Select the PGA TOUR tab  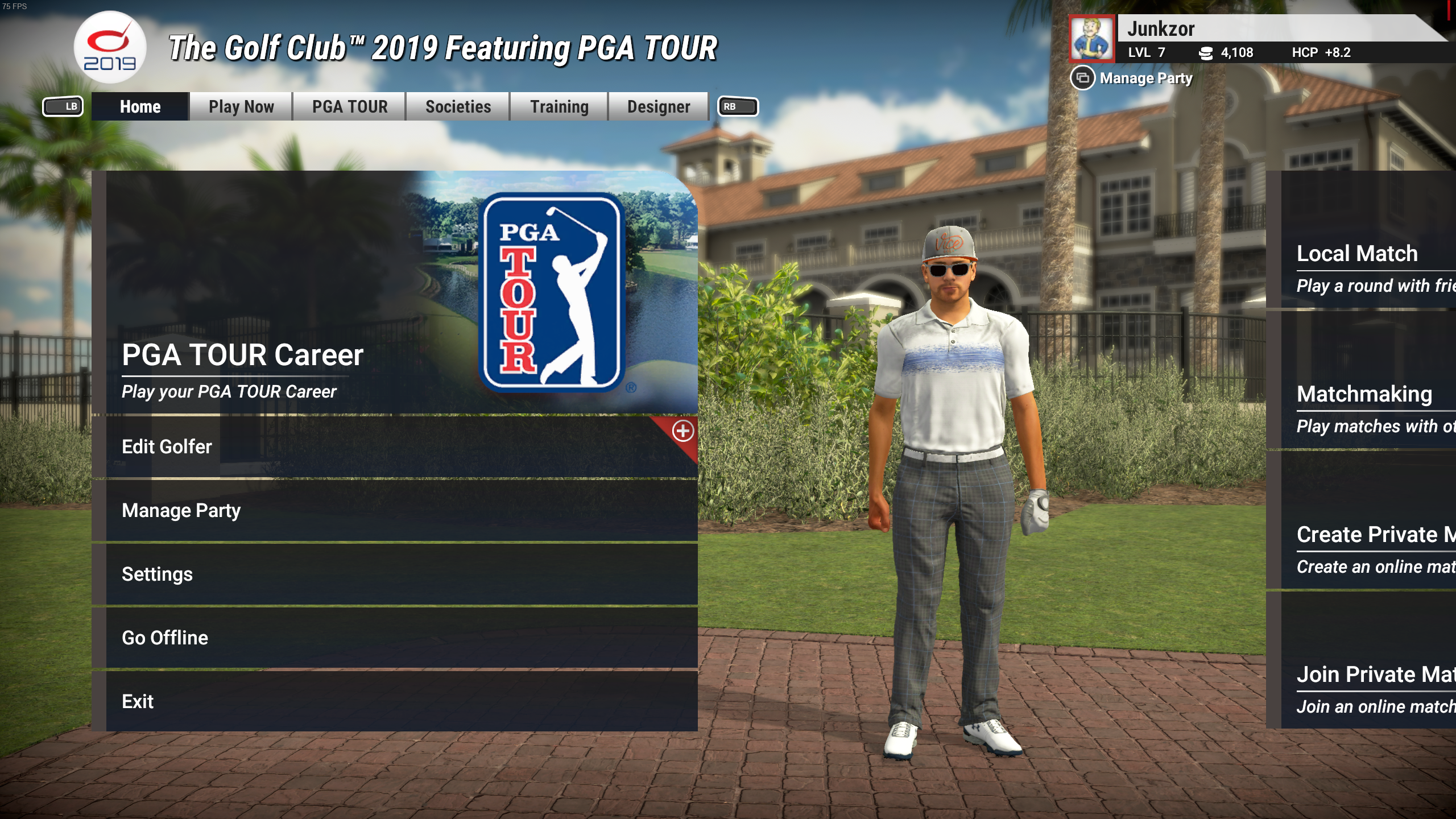pyautogui.click(x=349, y=107)
